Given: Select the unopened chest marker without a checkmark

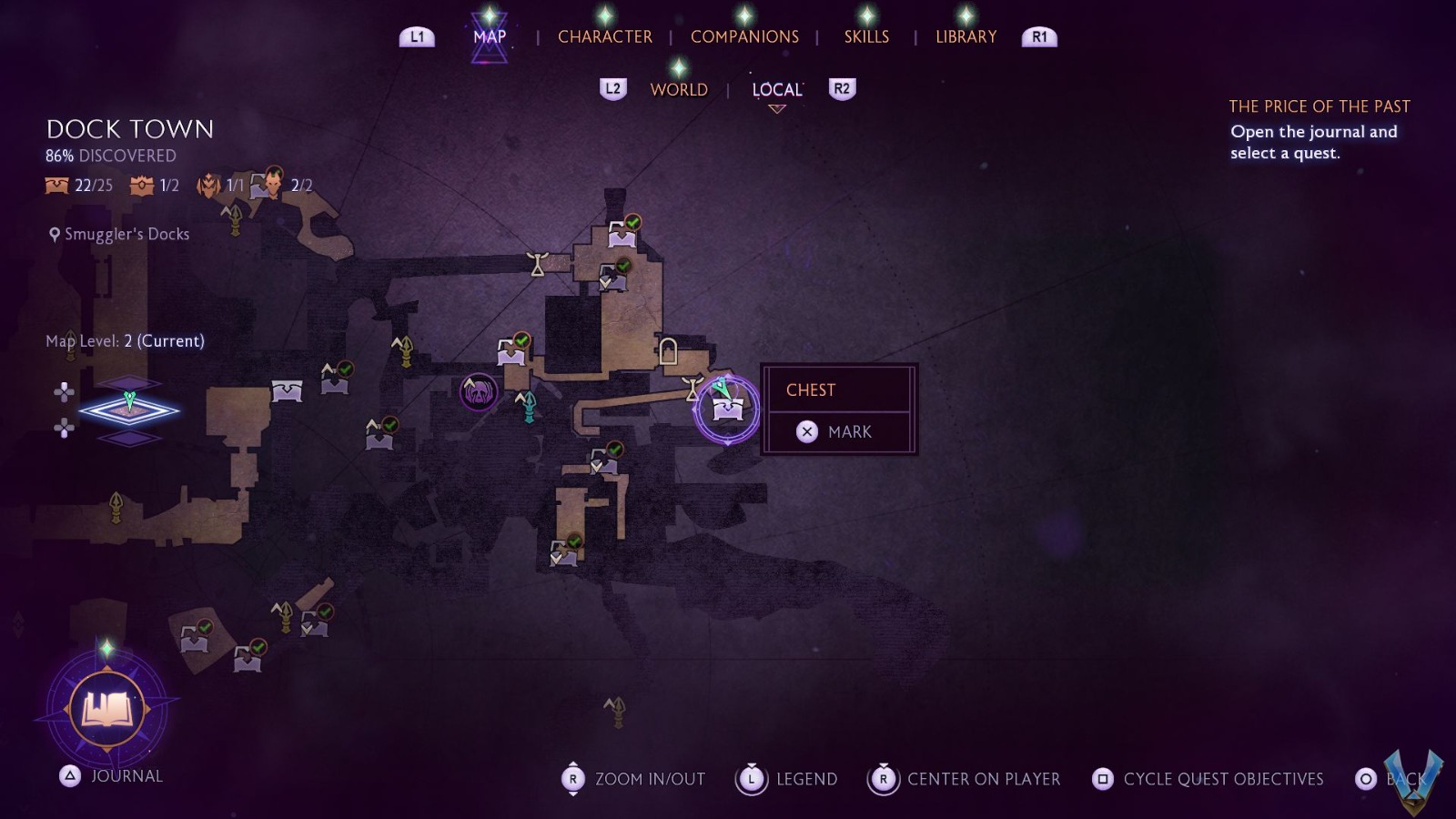Looking at the screenshot, I should 287,391.
